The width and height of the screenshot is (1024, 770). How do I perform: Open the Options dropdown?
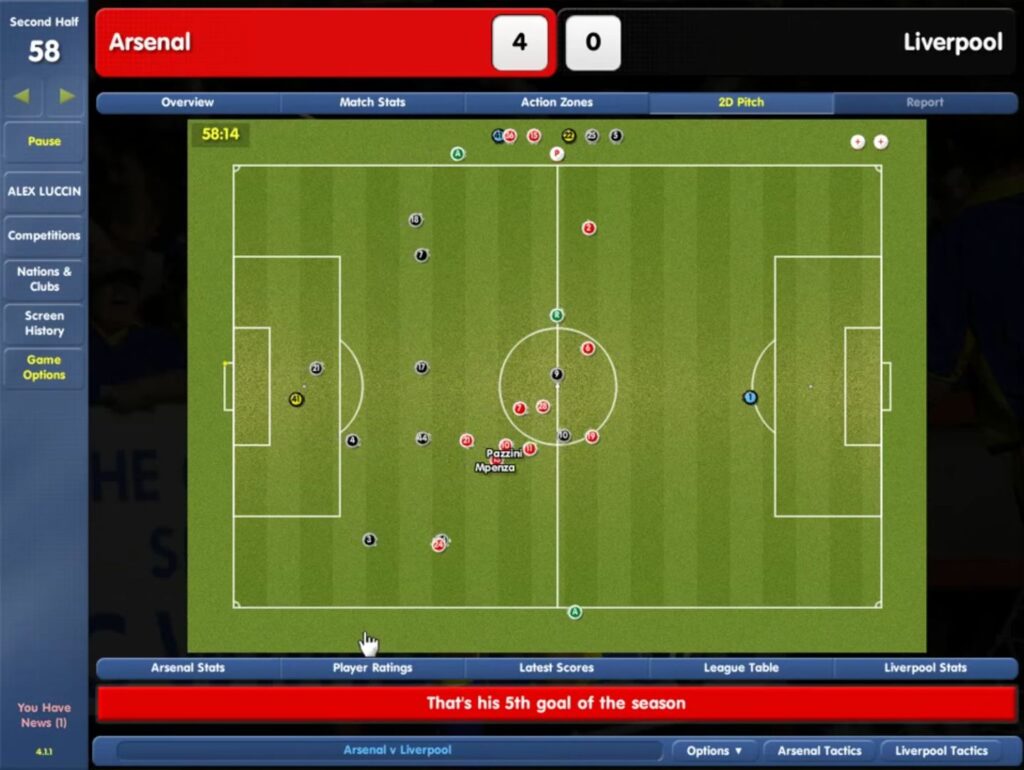714,751
